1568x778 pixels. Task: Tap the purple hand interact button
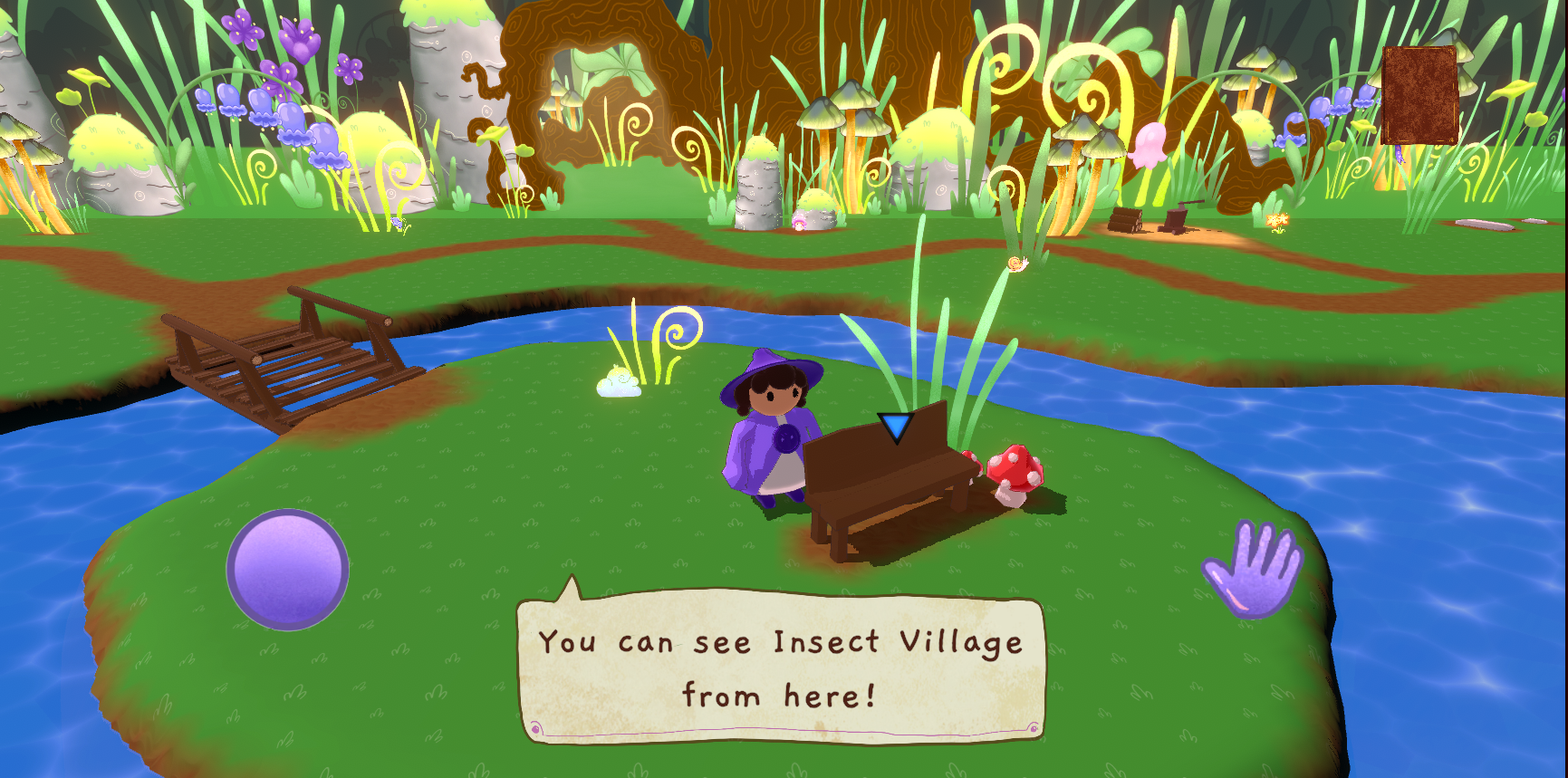[1255, 569]
